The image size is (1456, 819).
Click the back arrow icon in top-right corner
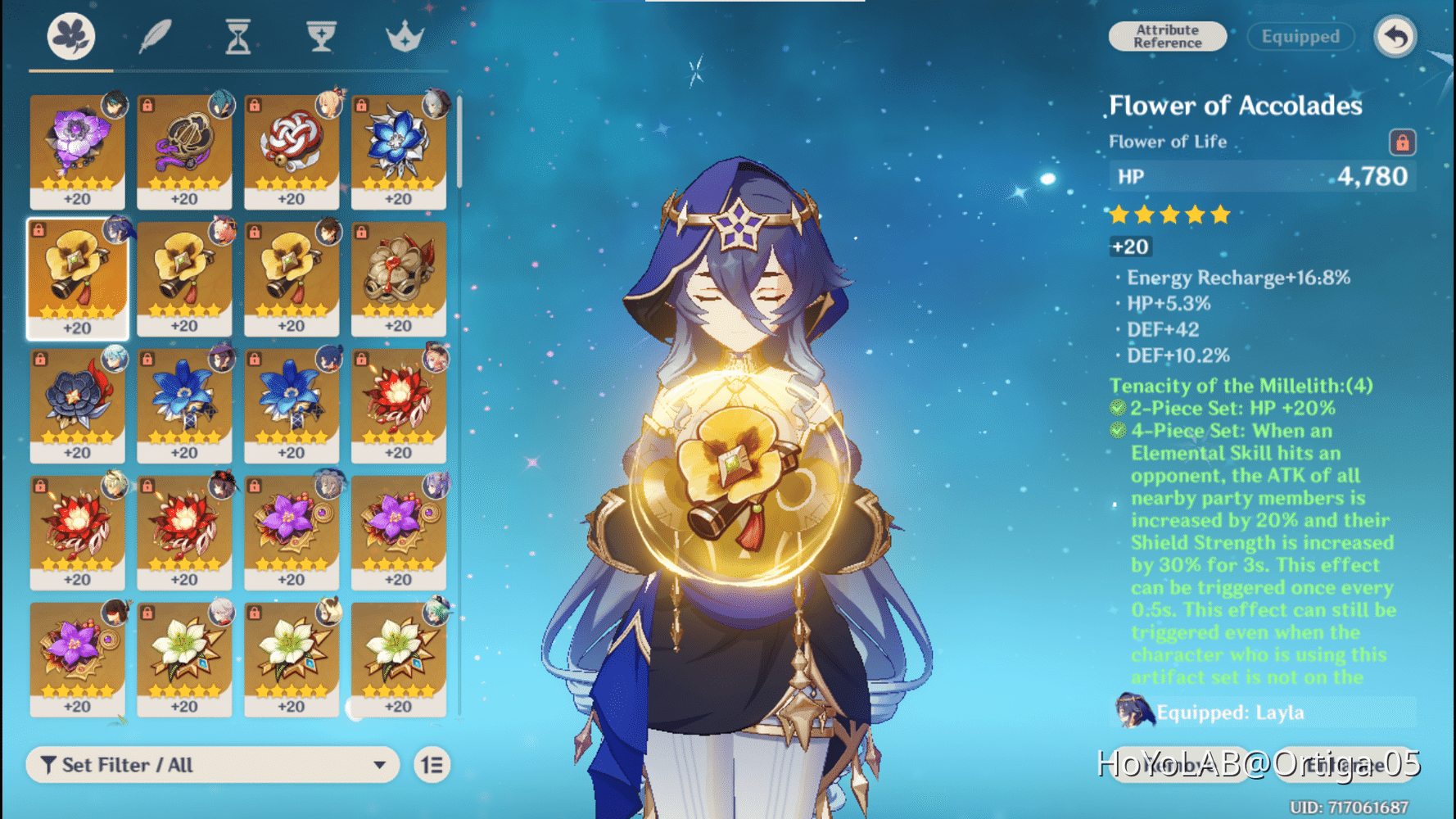[1395, 36]
